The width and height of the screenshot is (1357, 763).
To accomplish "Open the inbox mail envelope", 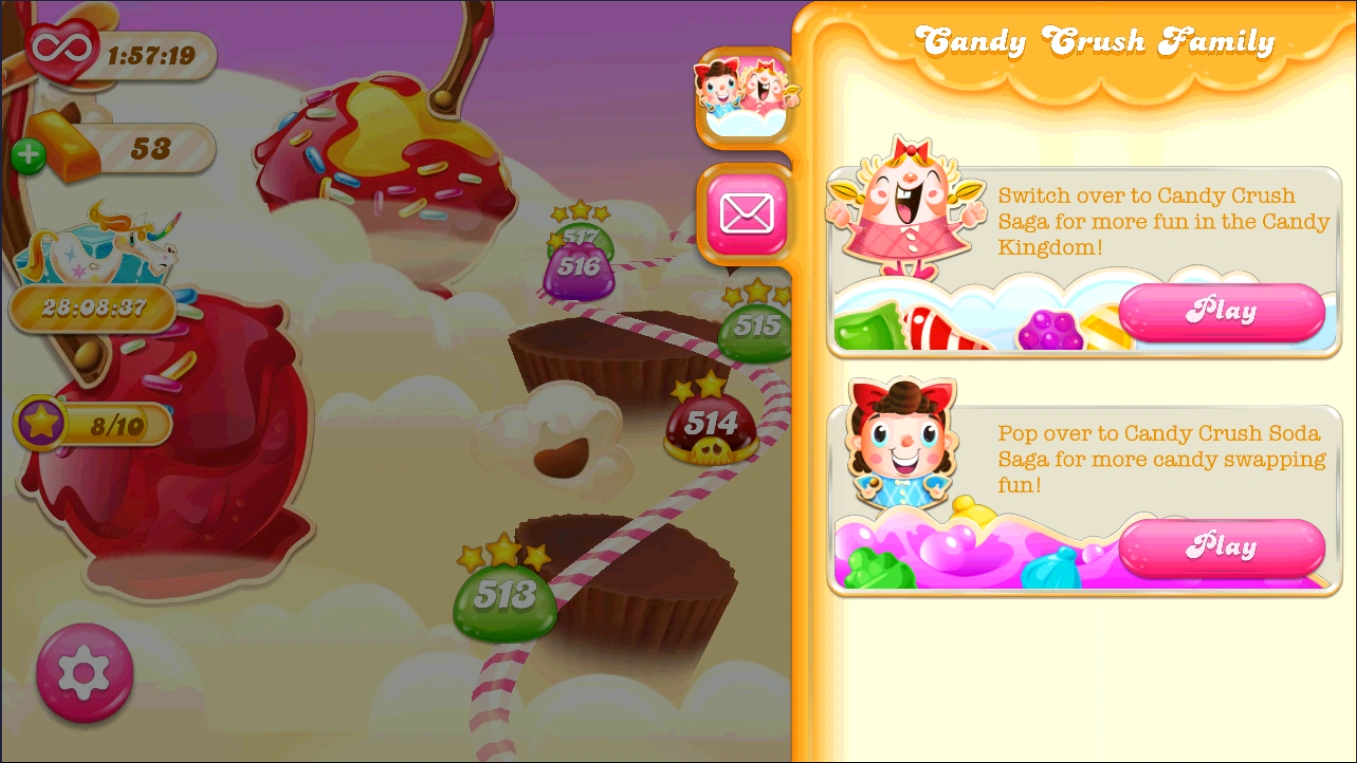I will tap(745, 212).
